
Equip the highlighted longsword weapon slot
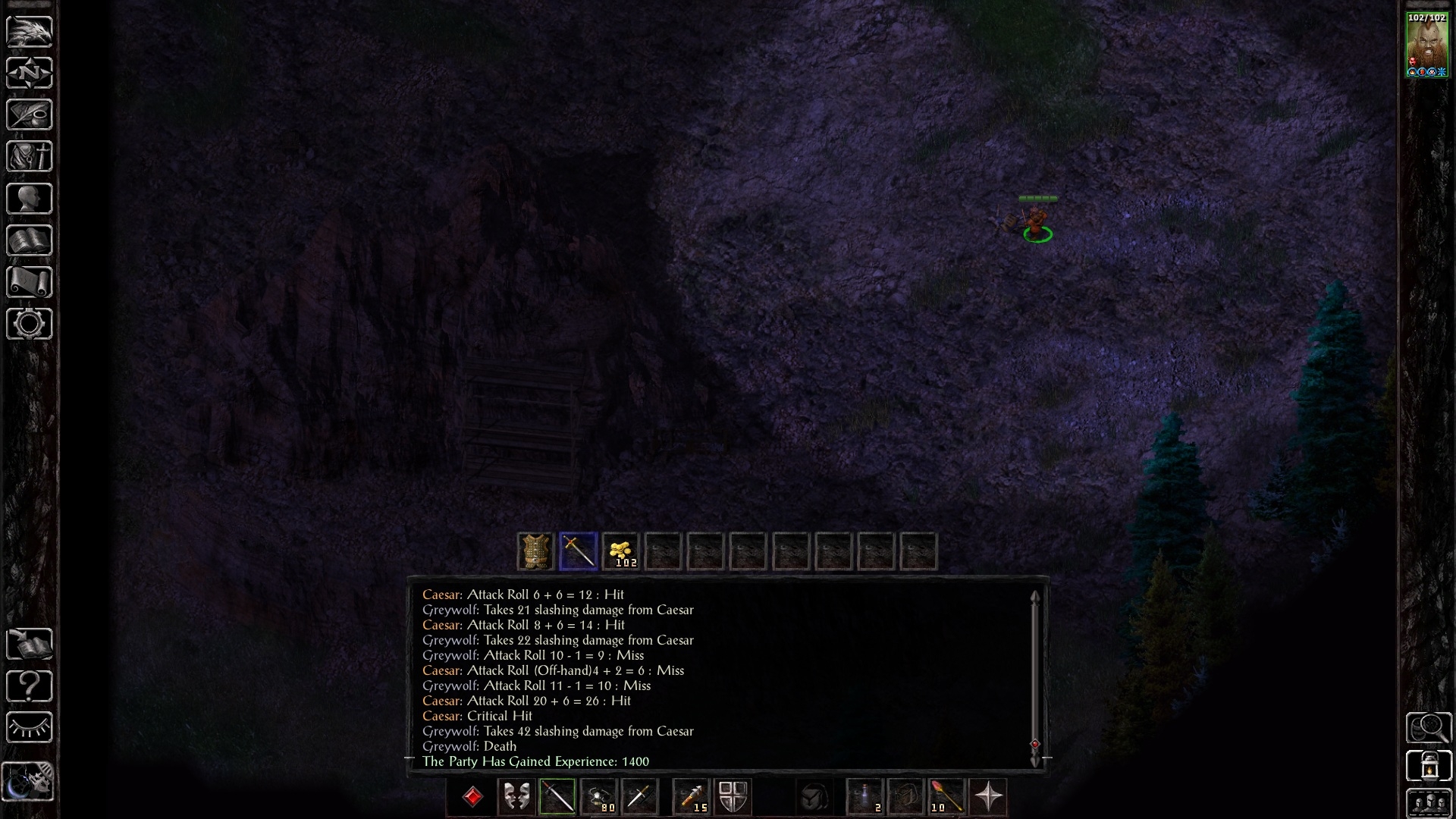click(557, 797)
